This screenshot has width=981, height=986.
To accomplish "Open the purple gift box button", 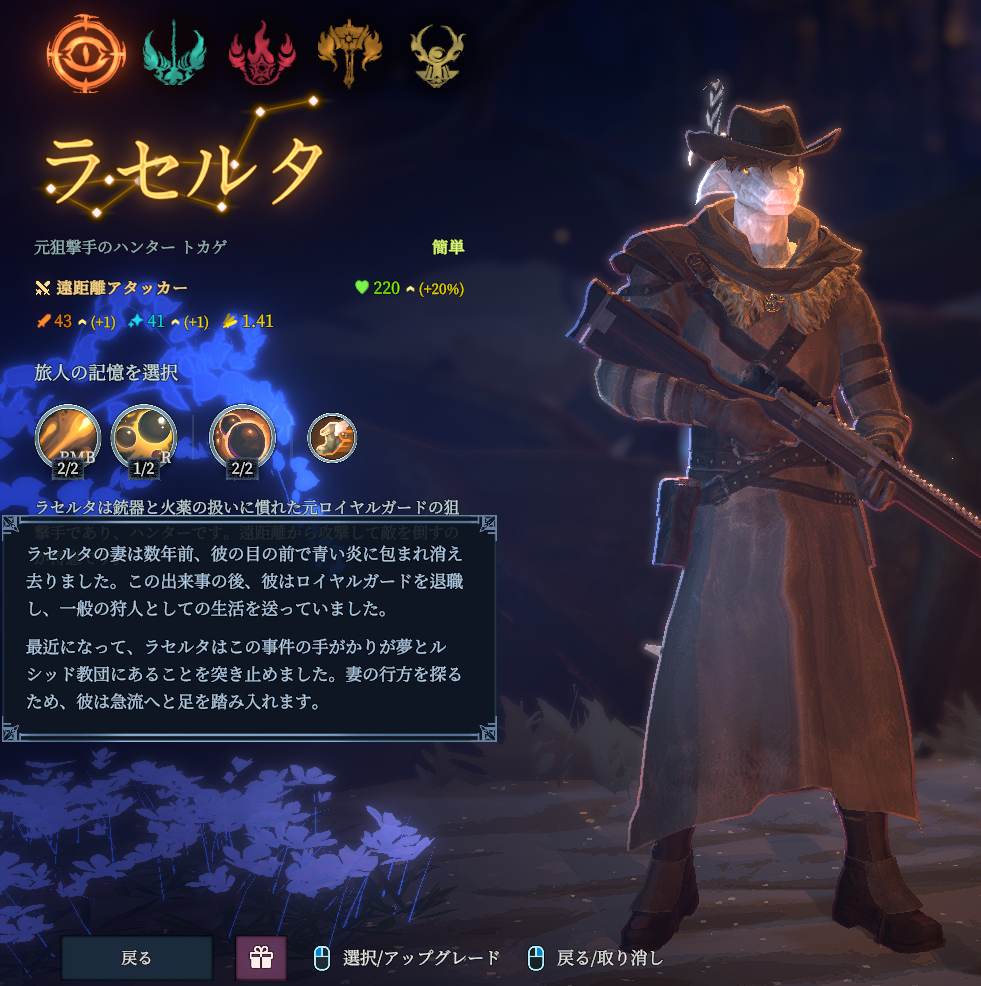I will [x=261, y=958].
